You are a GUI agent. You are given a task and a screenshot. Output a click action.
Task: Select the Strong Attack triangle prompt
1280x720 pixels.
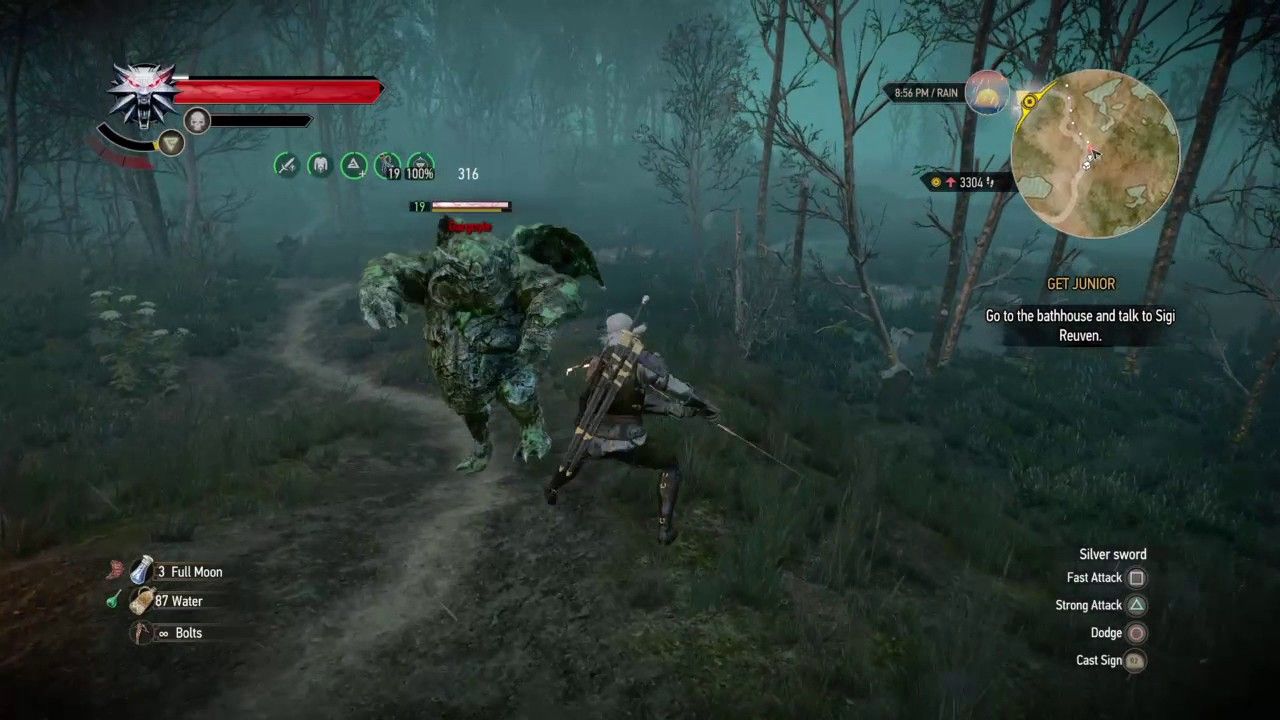point(1136,605)
